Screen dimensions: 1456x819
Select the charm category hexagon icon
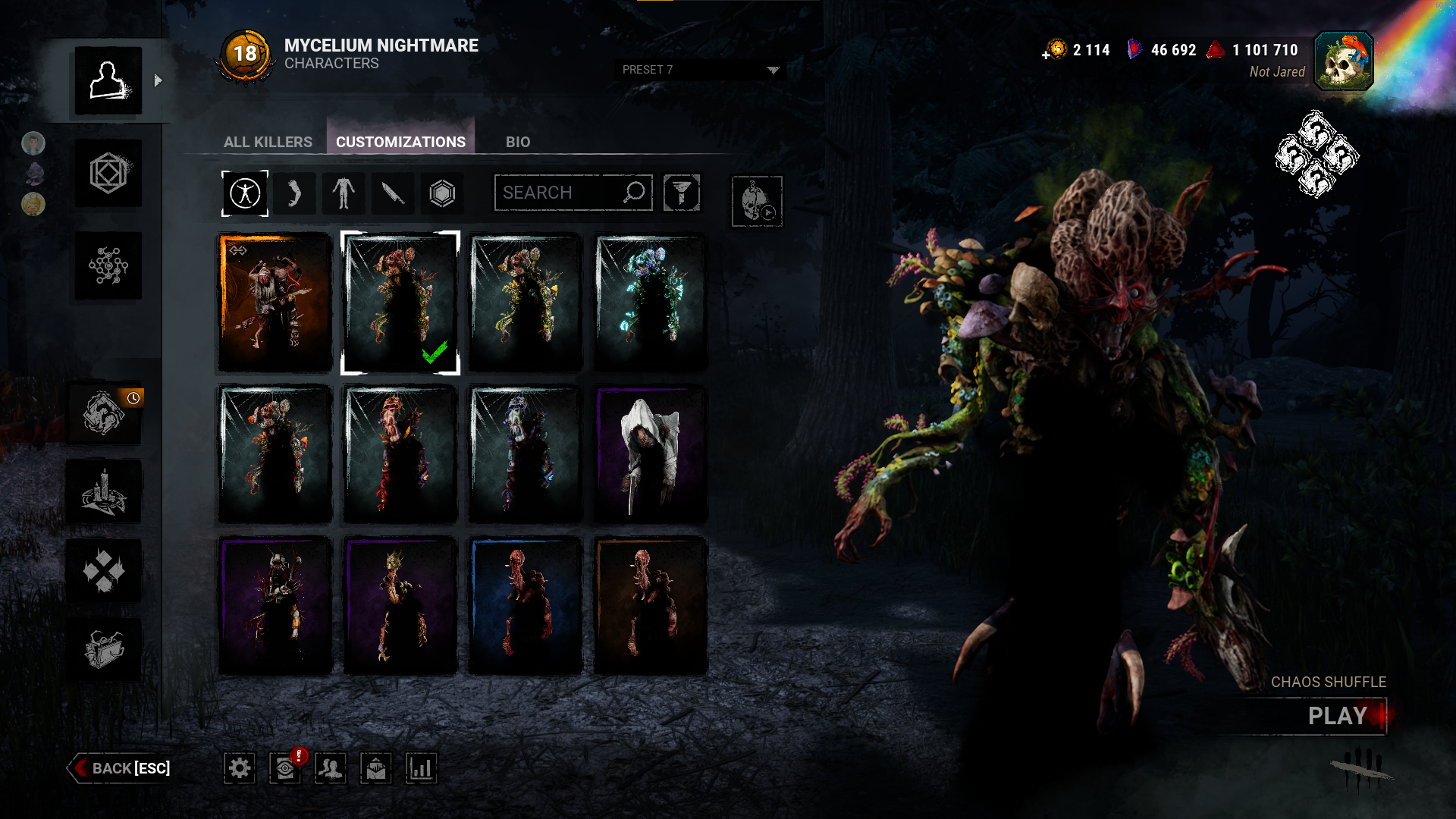(x=442, y=193)
